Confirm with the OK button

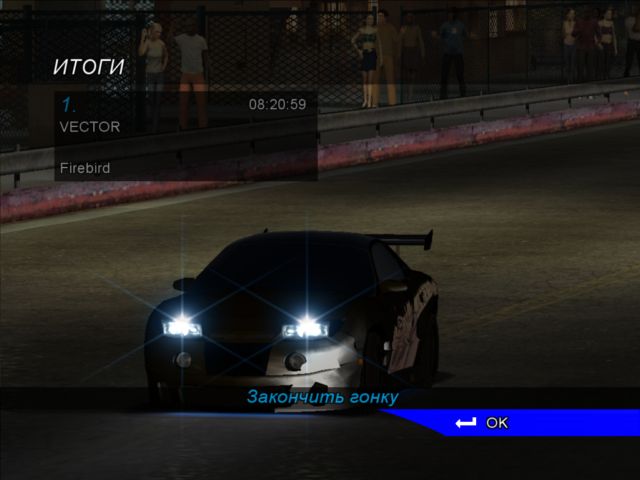(484, 423)
